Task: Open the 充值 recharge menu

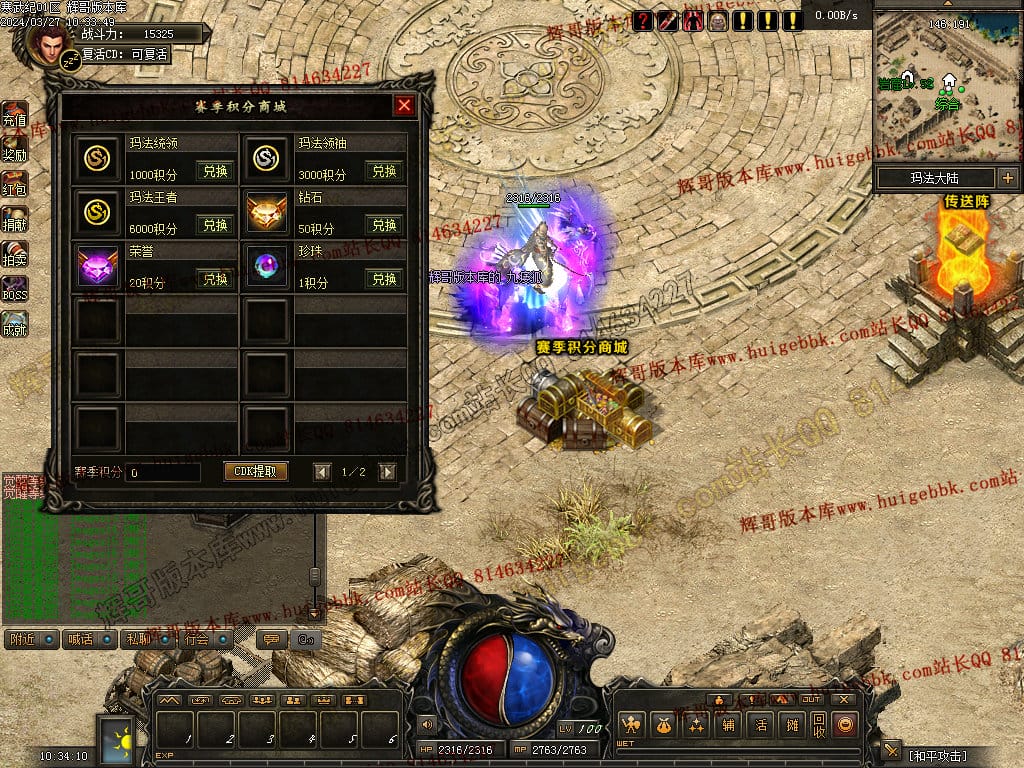Action: (x=14, y=114)
